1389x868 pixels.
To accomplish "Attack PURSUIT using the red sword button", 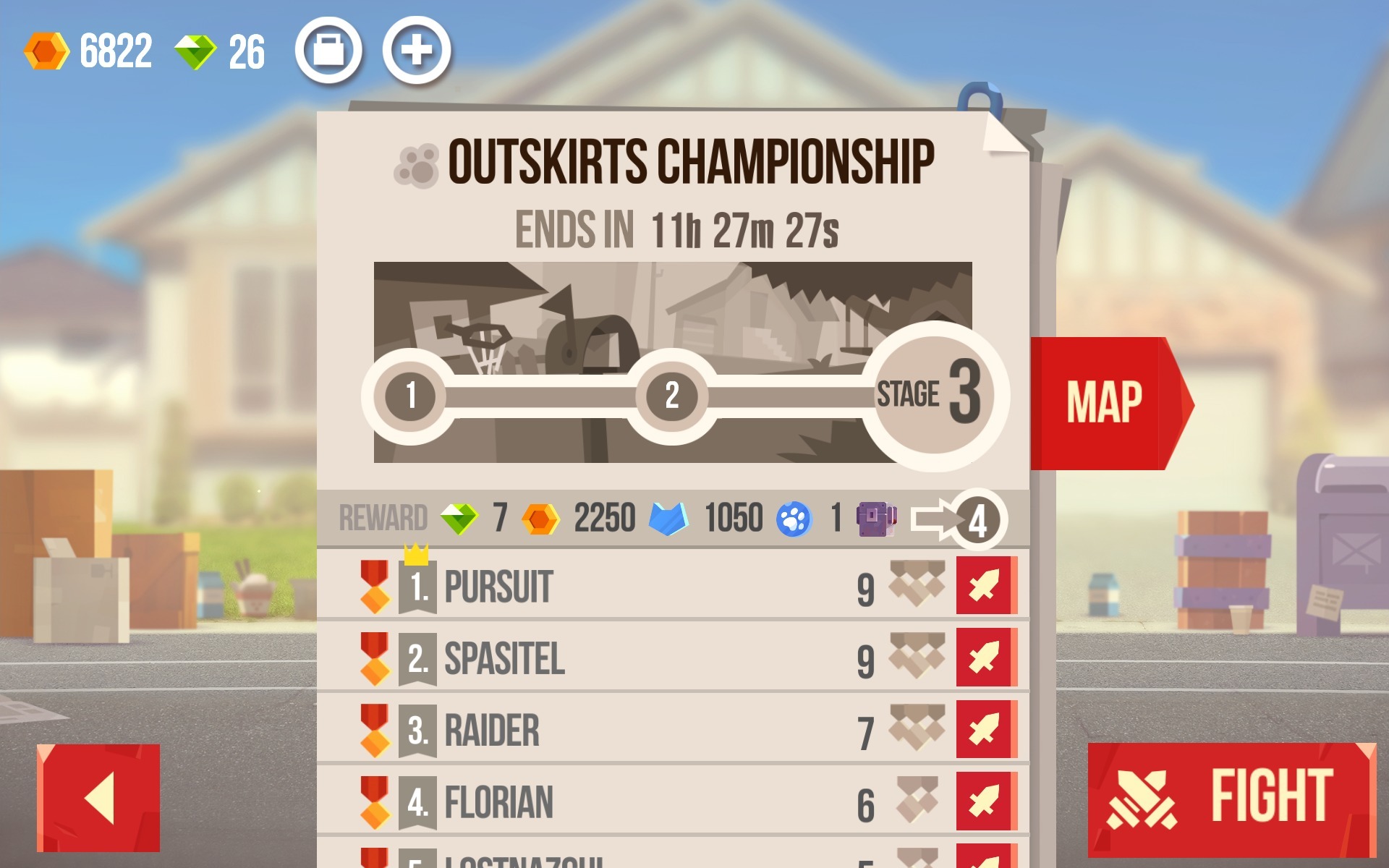I will coord(985,585).
